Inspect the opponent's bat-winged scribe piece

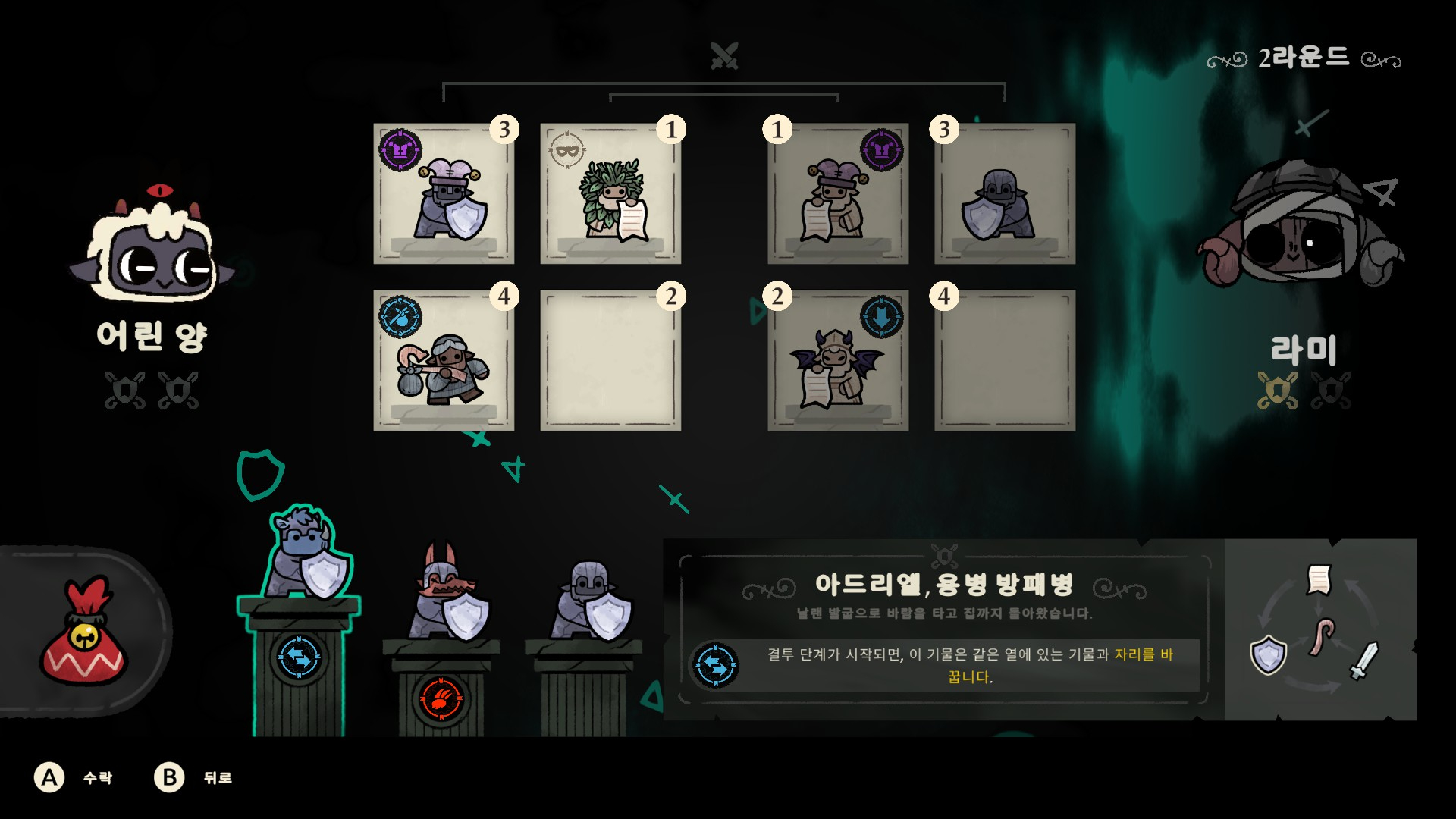(838, 361)
